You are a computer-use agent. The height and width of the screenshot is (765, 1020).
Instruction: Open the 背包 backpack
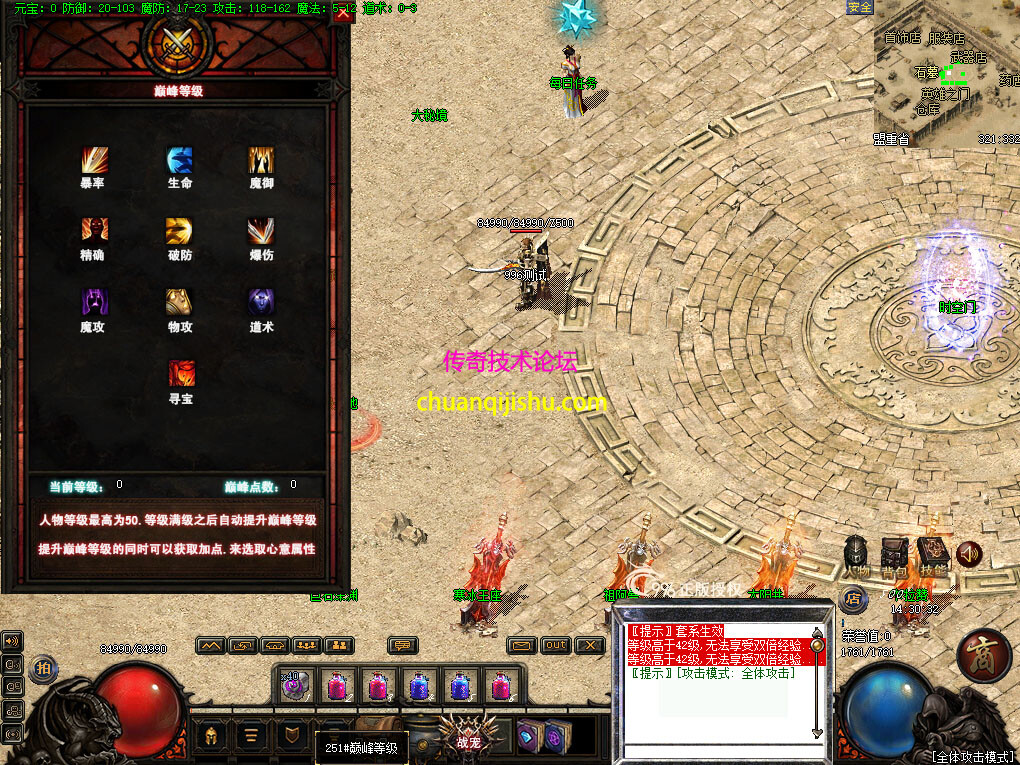894,551
